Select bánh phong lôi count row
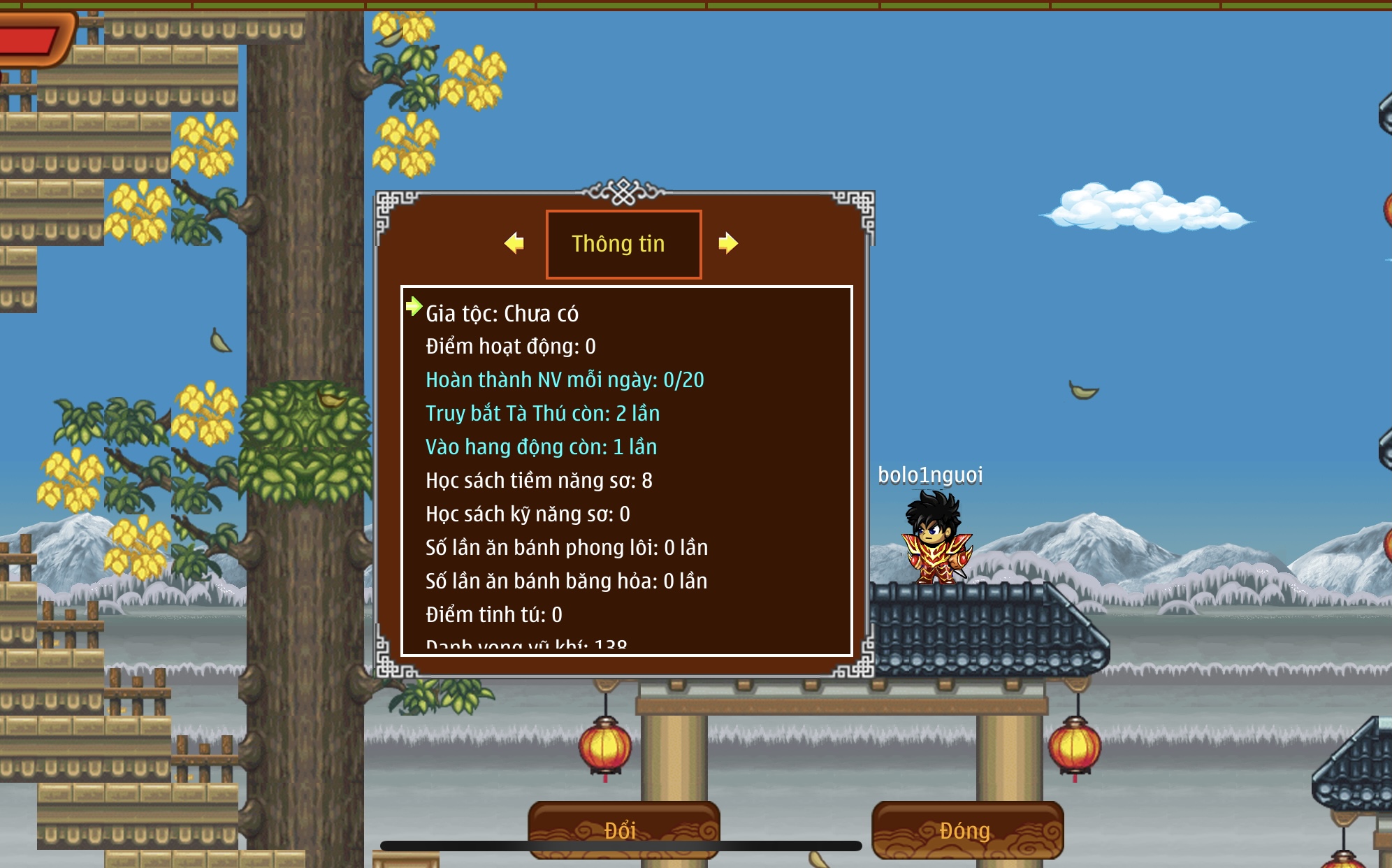Viewport: 1392px width, 868px height. (x=567, y=548)
